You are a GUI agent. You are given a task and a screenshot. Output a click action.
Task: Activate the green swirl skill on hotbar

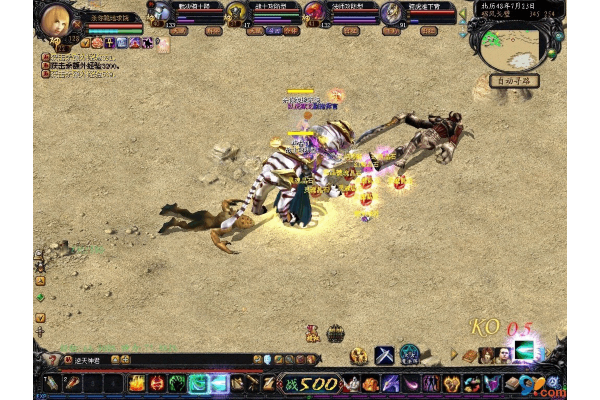[177, 383]
